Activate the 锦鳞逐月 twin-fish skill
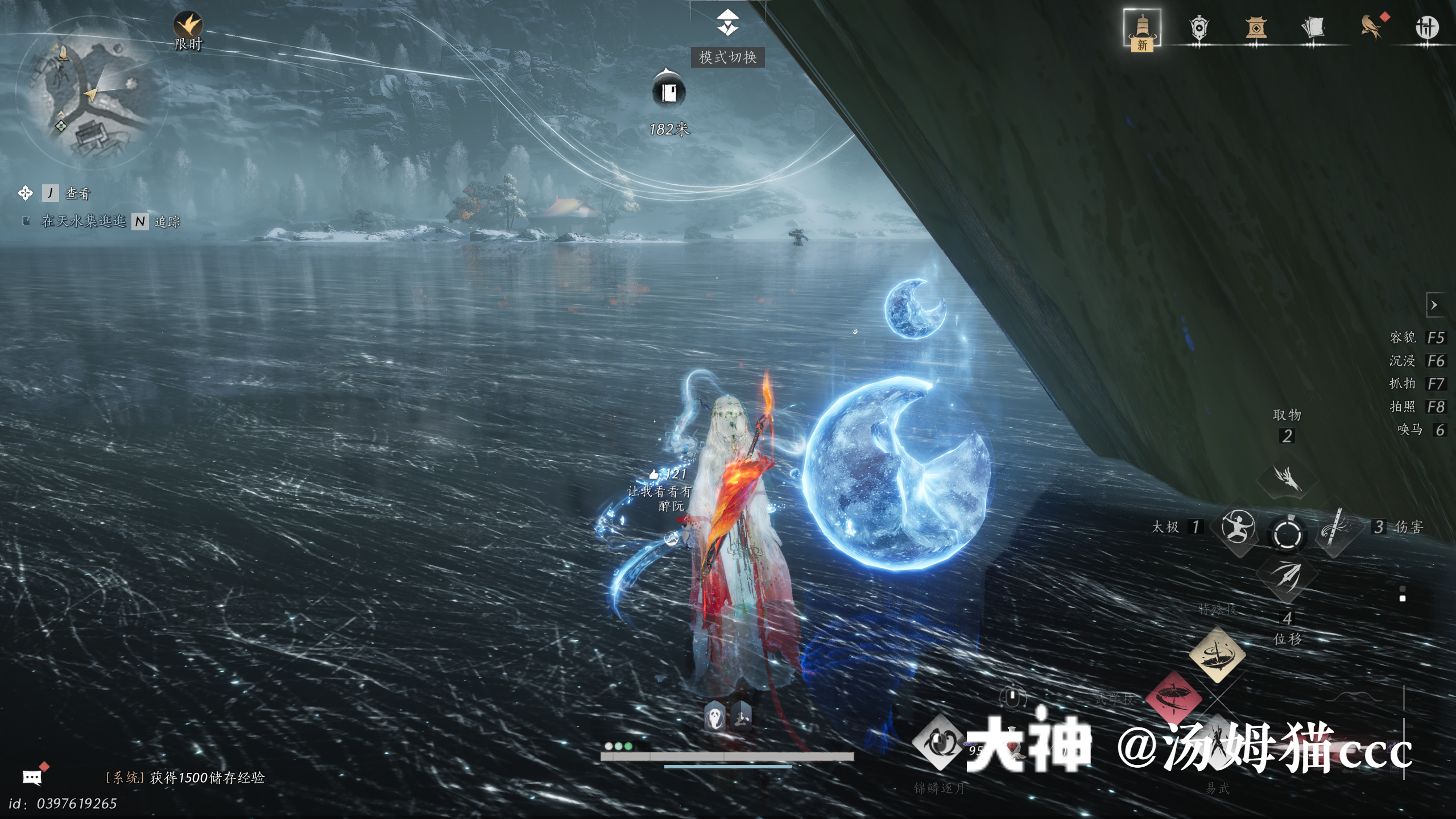Image resolution: width=1456 pixels, height=819 pixels. click(x=939, y=743)
